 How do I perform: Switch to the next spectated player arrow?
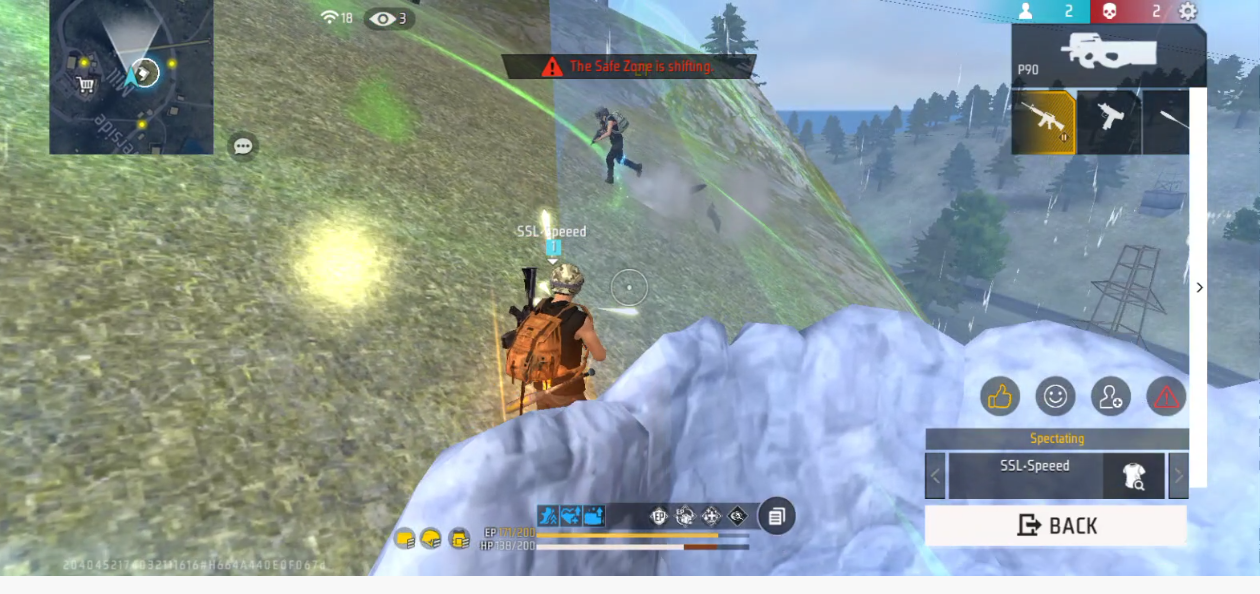pyautogui.click(x=1178, y=476)
